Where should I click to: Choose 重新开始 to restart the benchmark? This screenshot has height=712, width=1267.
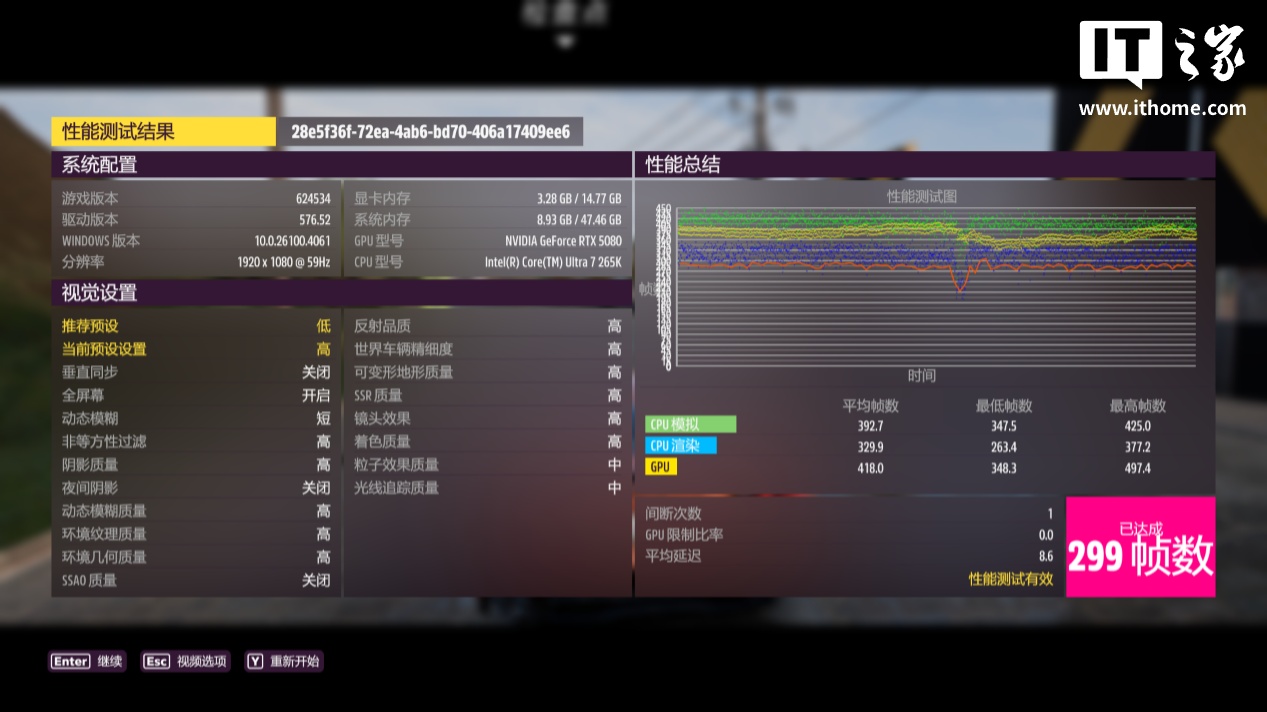click(284, 661)
